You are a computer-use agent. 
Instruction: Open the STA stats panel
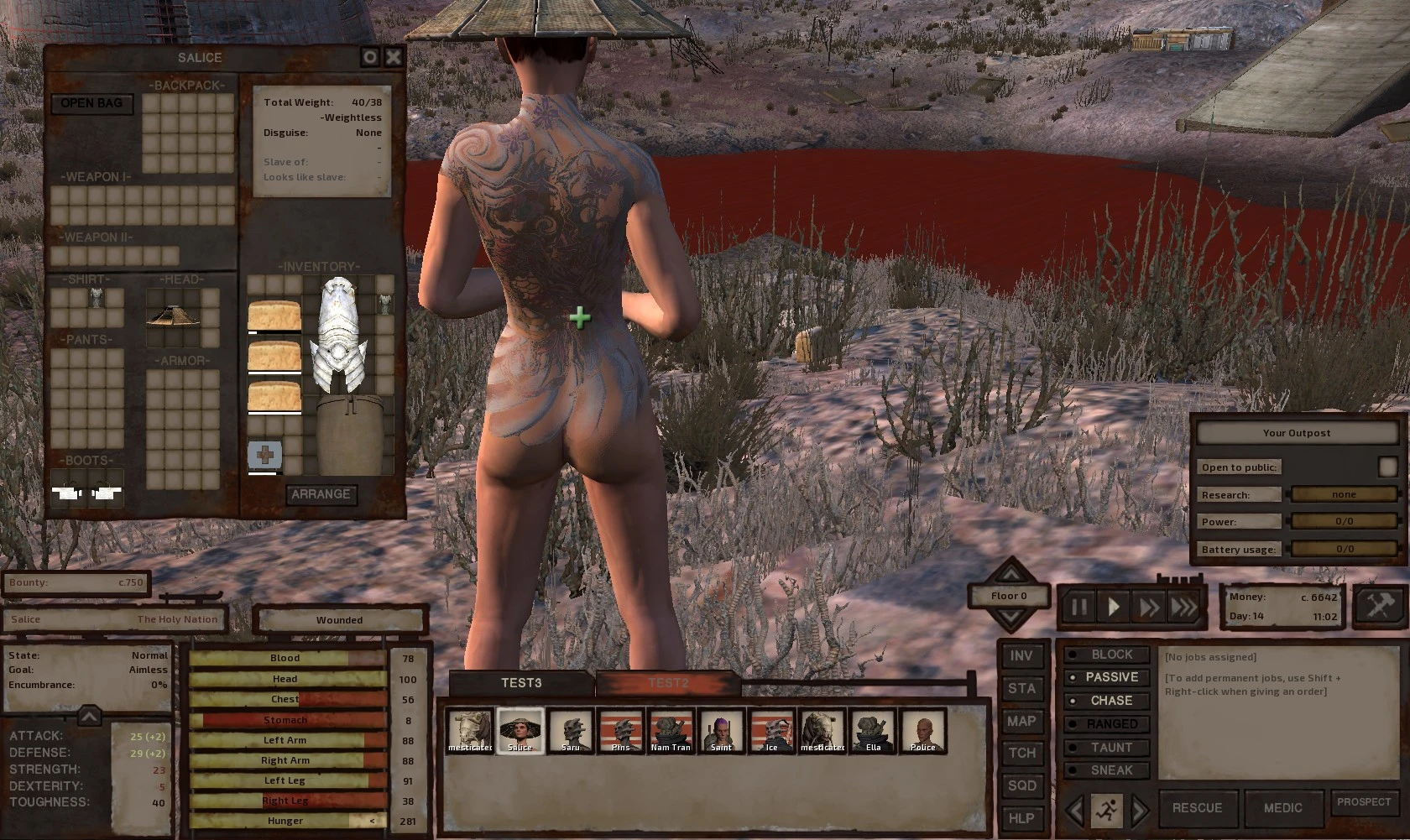[x=1021, y=689]
